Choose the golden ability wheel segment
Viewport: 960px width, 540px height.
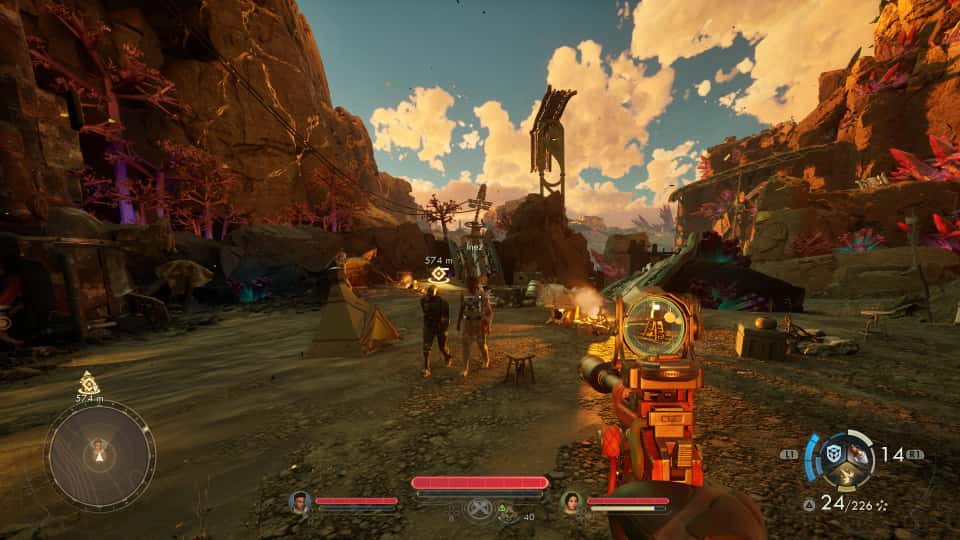pyautogui.click(x=846, y=476)
